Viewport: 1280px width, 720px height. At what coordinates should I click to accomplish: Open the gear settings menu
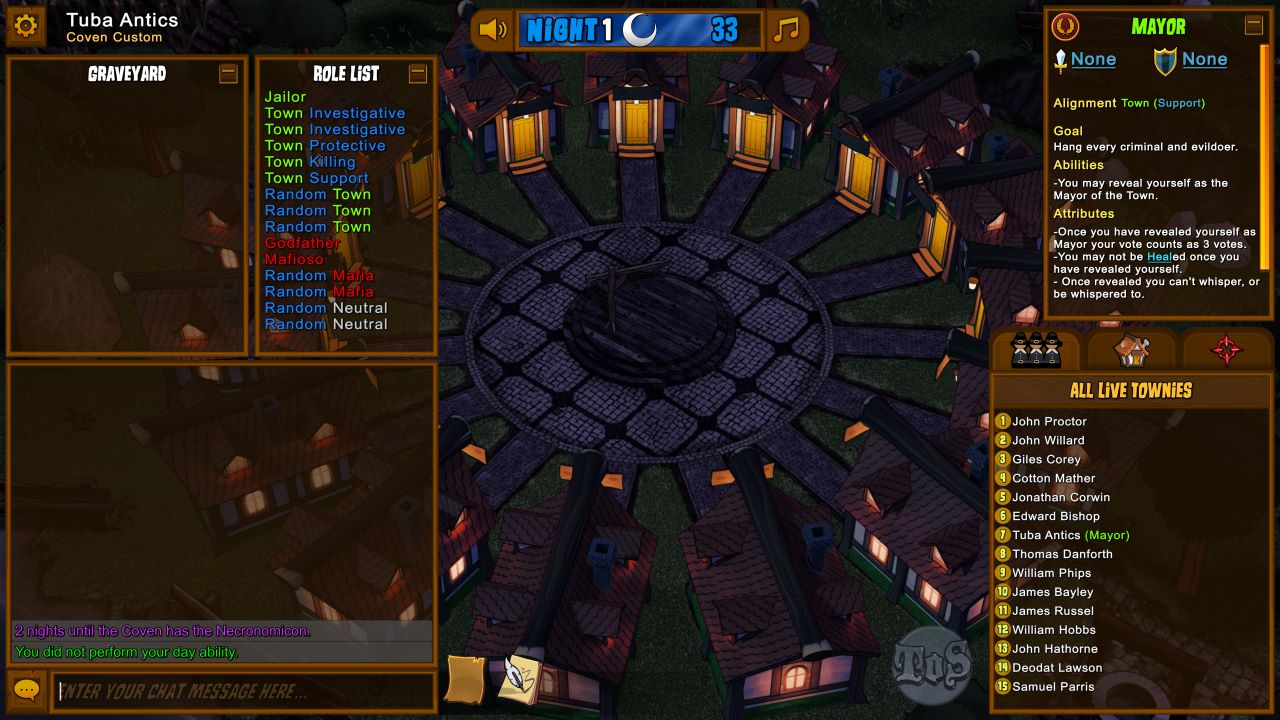[x=26, y=27]
